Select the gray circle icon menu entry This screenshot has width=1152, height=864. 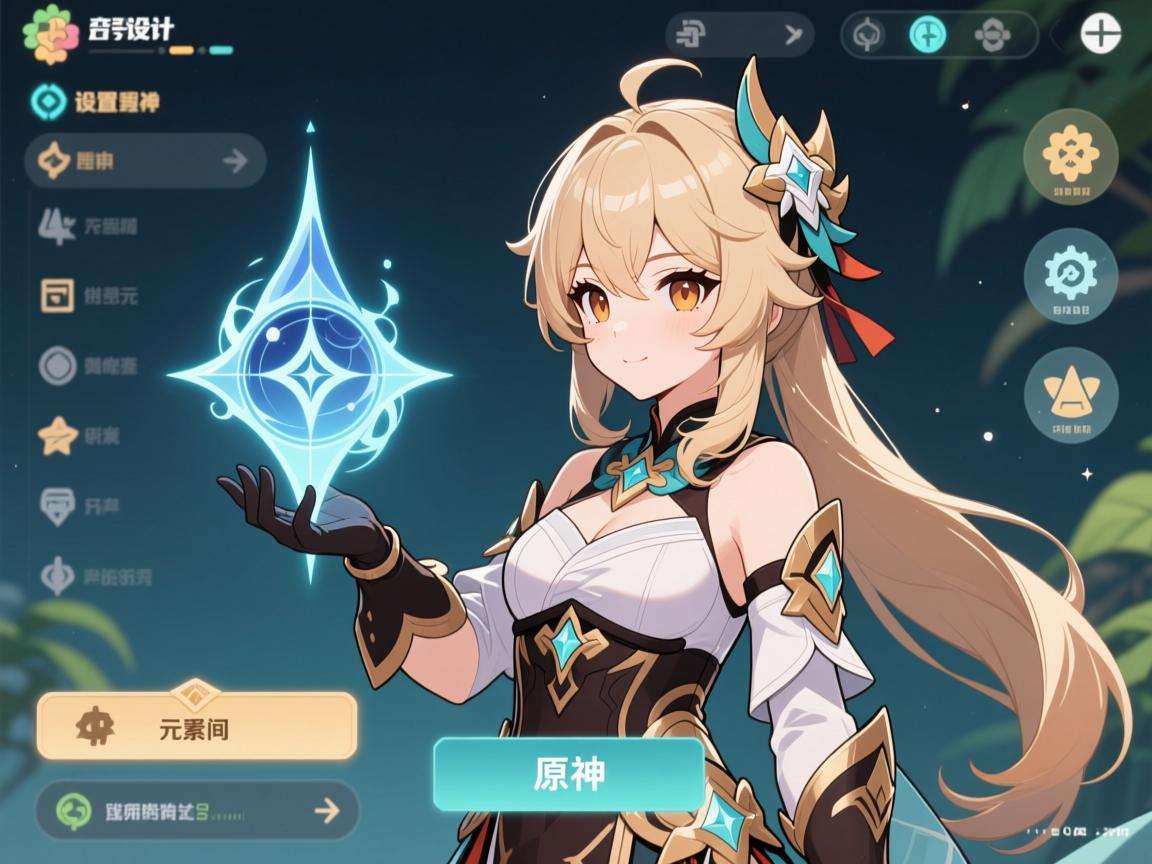90,366
